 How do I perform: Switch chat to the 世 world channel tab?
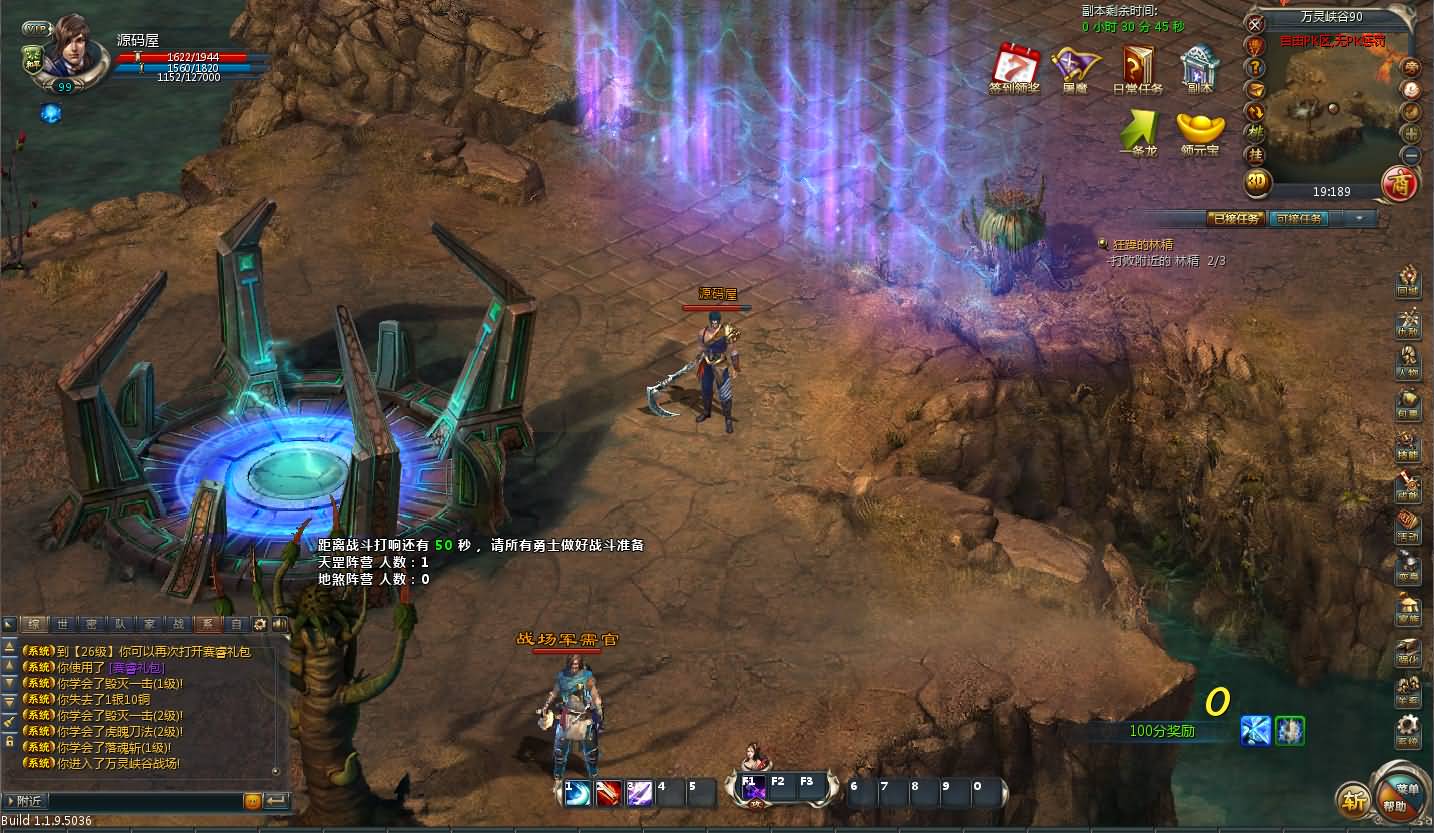[62, 624]
